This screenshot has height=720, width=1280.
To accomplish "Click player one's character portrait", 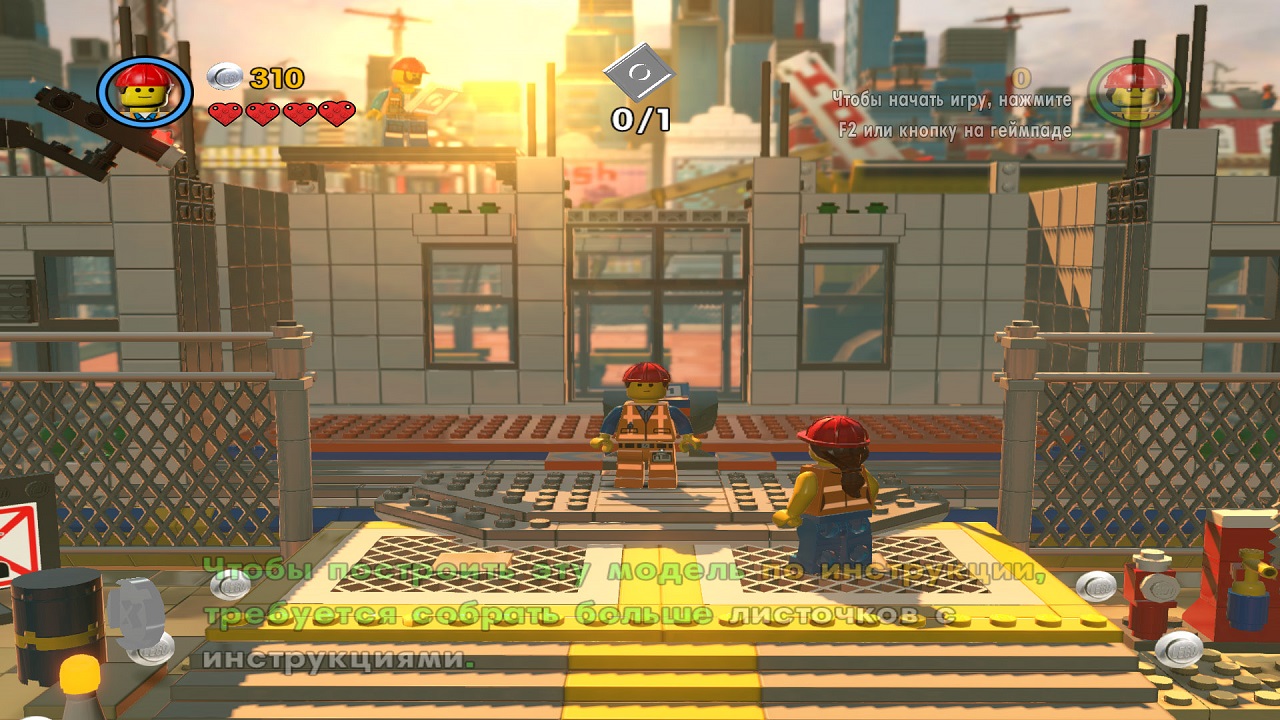I will click(144, 91).
